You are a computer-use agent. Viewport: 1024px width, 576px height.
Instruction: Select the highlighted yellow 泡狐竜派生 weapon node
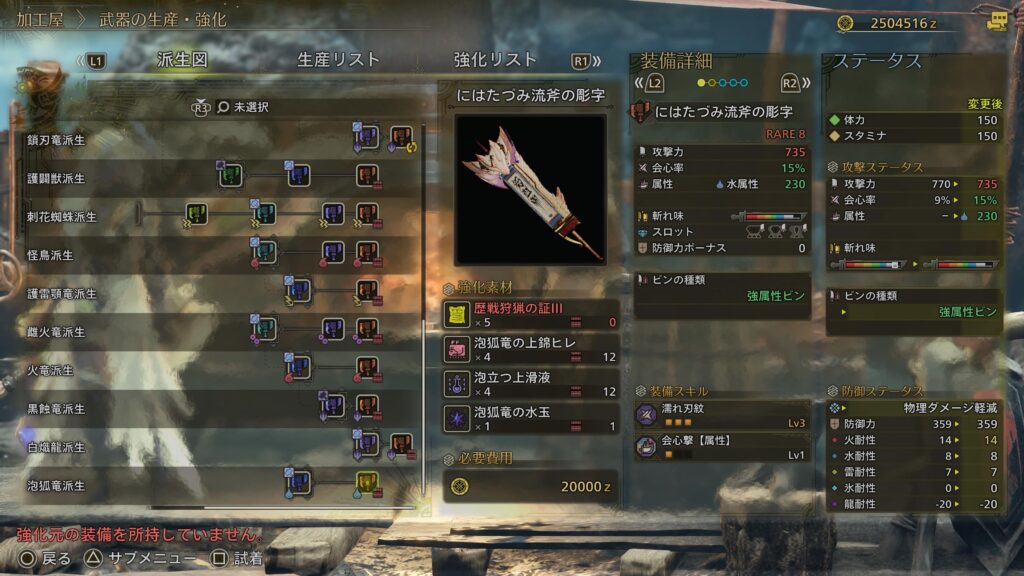click(367, 485)
